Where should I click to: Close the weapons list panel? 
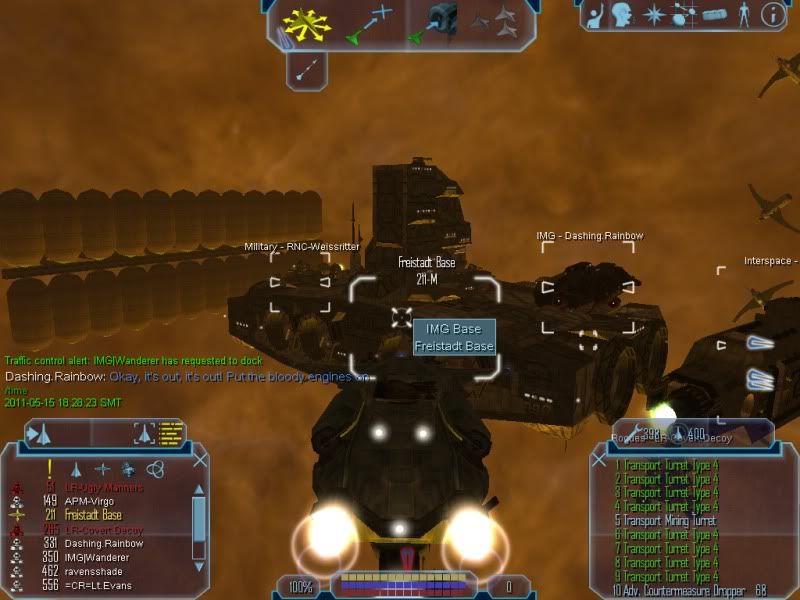click(x=599, y=460)
